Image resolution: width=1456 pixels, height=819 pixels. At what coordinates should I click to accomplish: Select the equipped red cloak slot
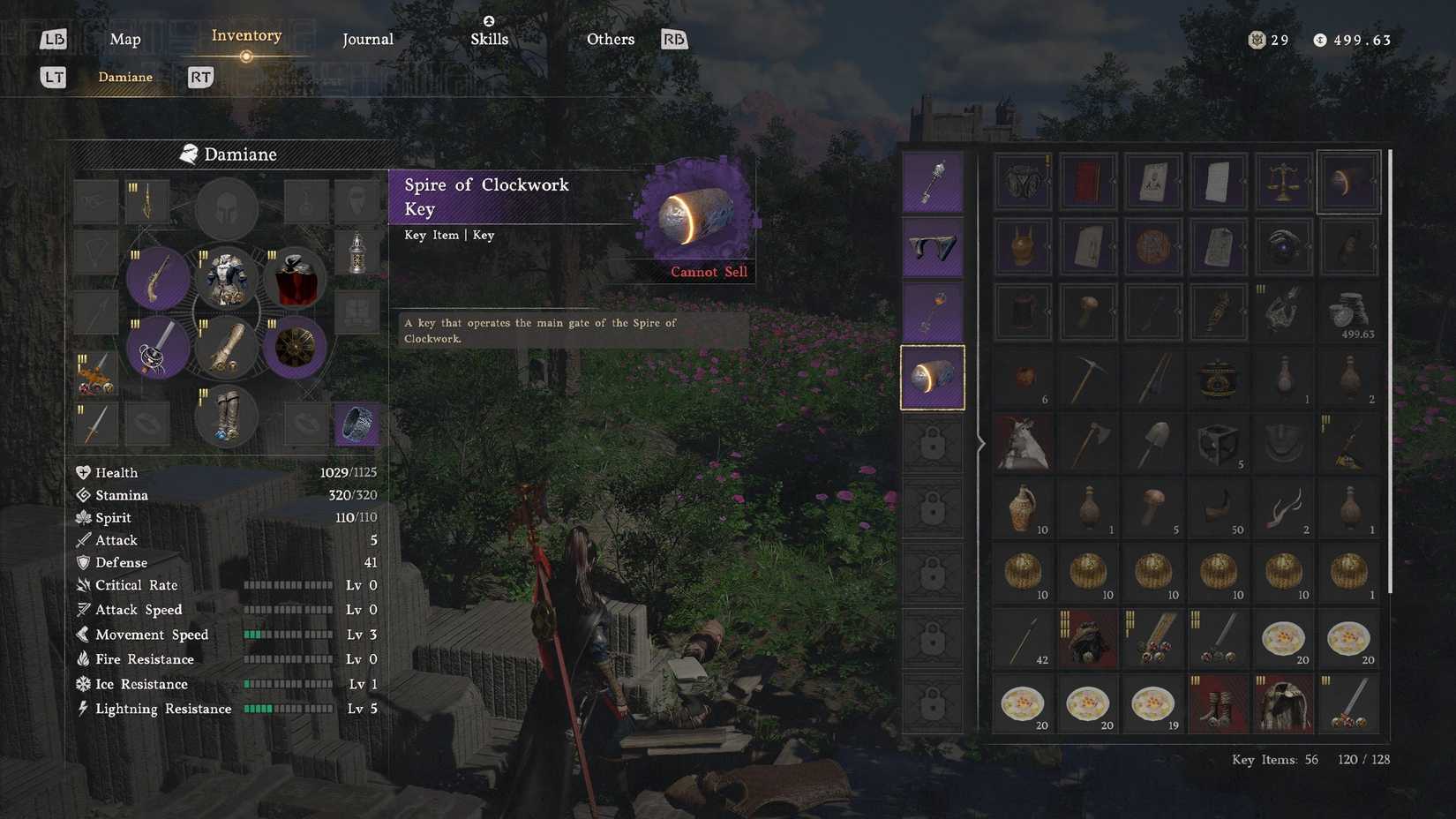pyautogui.click(x=296, y=279)
